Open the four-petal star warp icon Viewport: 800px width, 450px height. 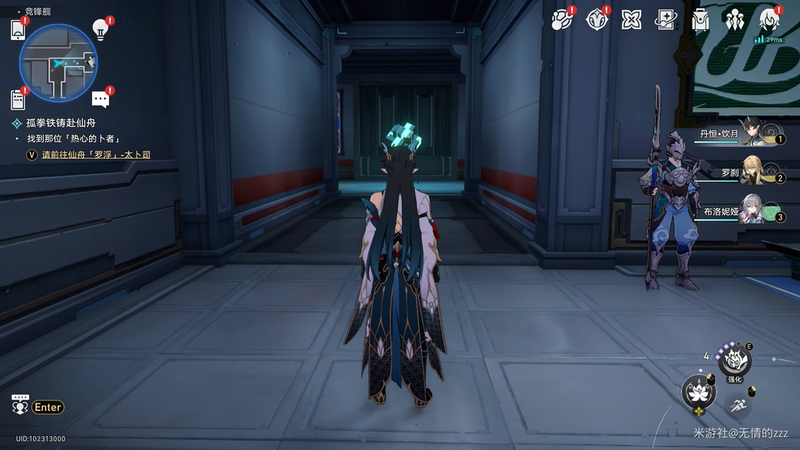(632, 19)
